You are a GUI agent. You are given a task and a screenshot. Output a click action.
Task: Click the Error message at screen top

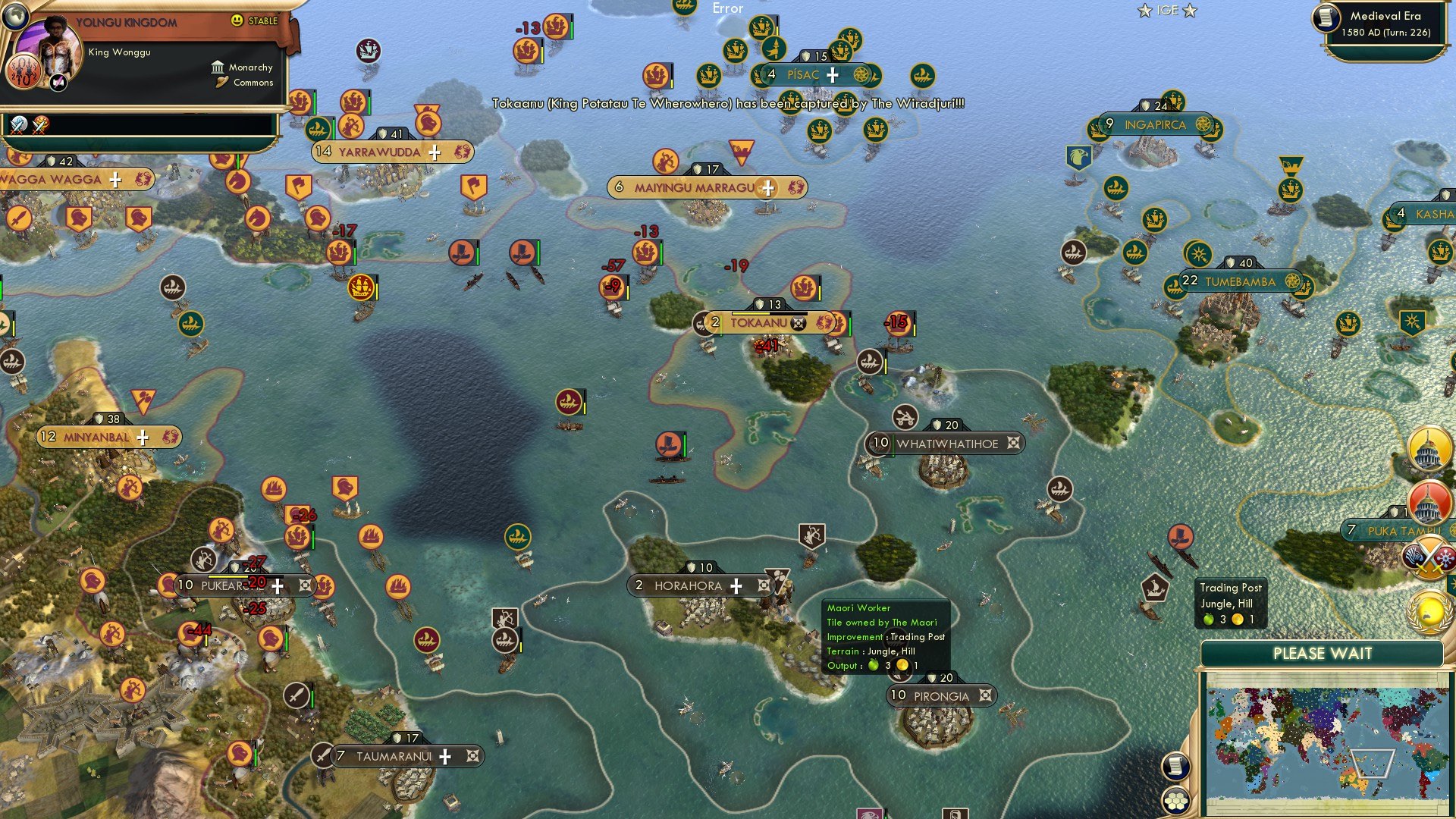pyautogui.click(x=727, y=8)
